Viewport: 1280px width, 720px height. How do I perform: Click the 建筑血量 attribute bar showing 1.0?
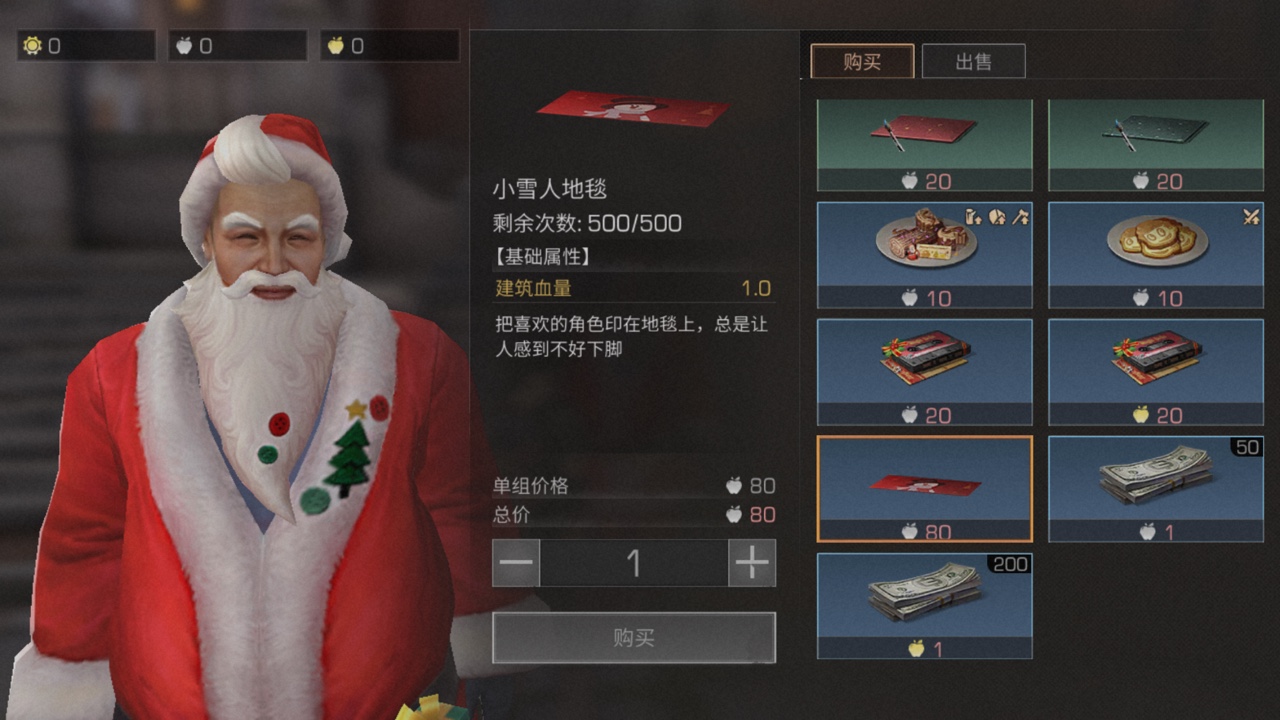634,288
